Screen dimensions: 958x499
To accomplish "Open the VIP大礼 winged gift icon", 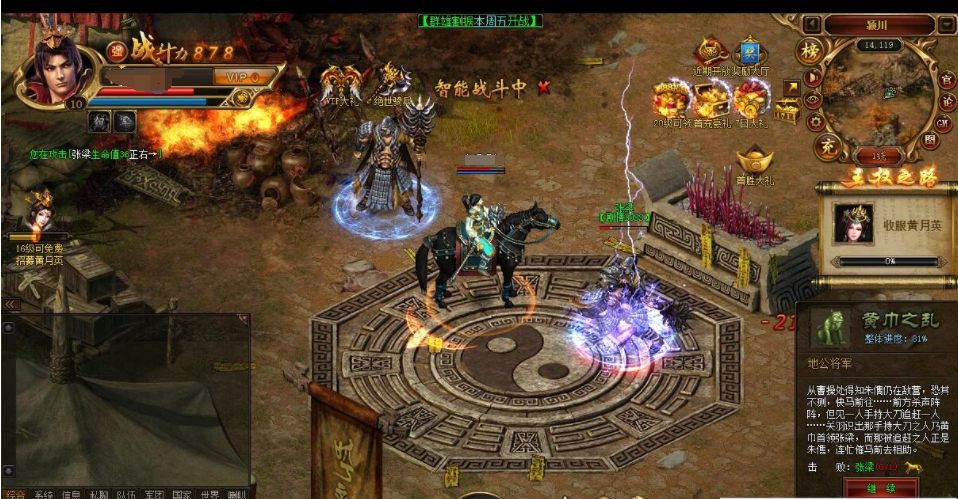I will 340,82.
